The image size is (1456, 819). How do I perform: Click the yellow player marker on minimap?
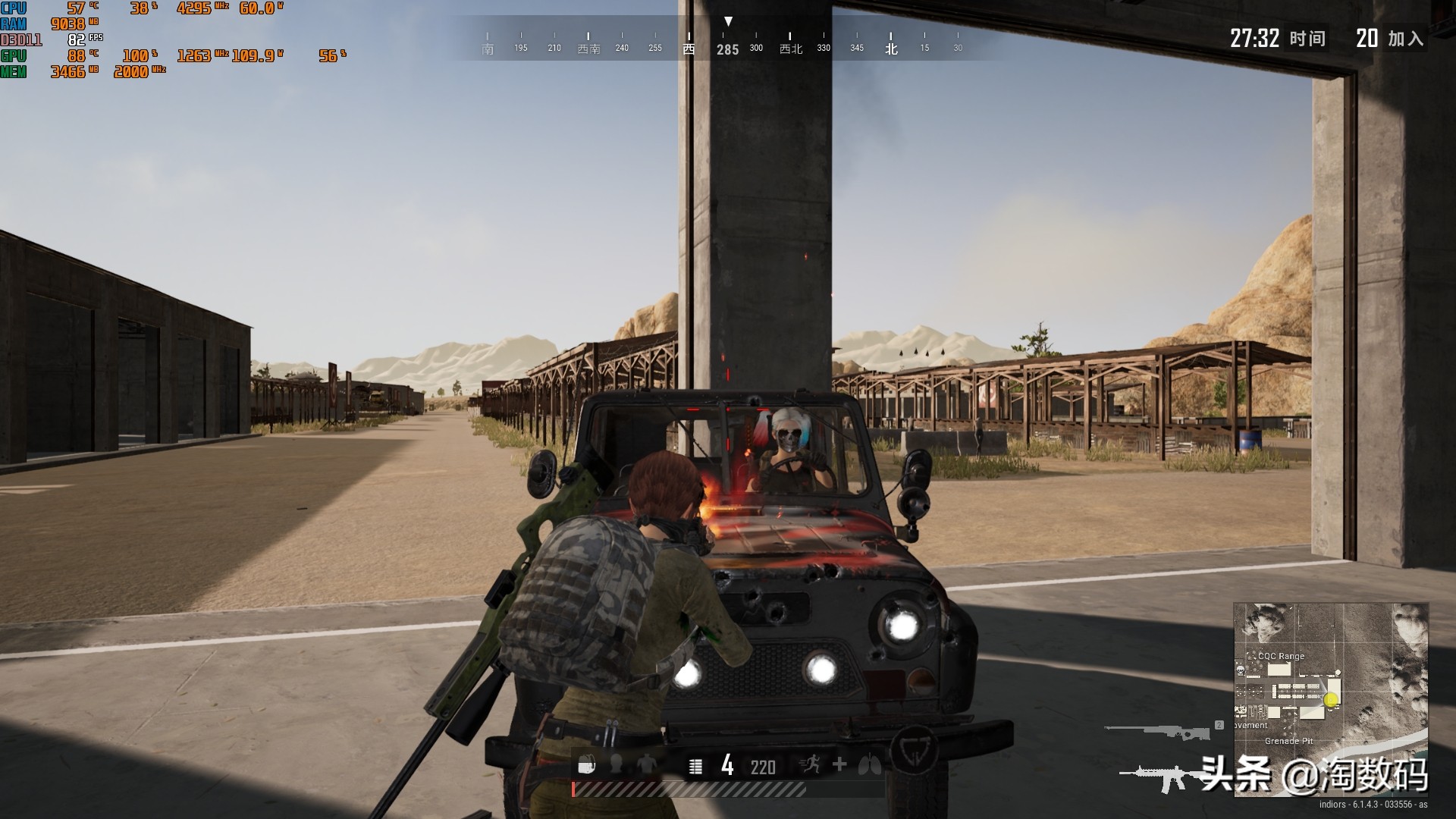point(1331,700)
